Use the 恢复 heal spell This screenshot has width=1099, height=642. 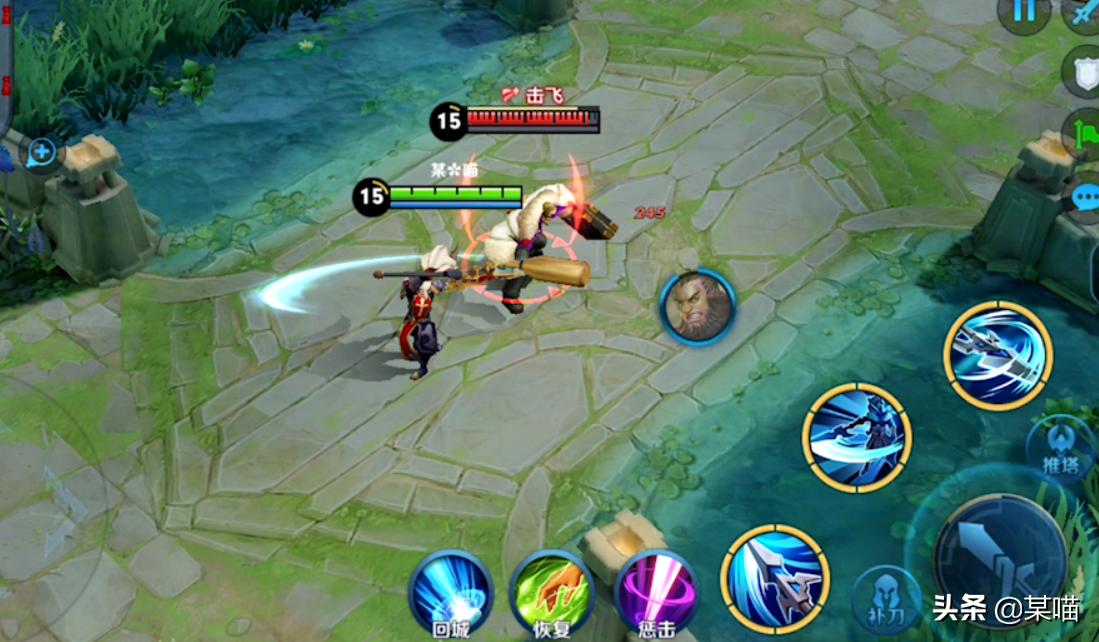click(552, 590)
